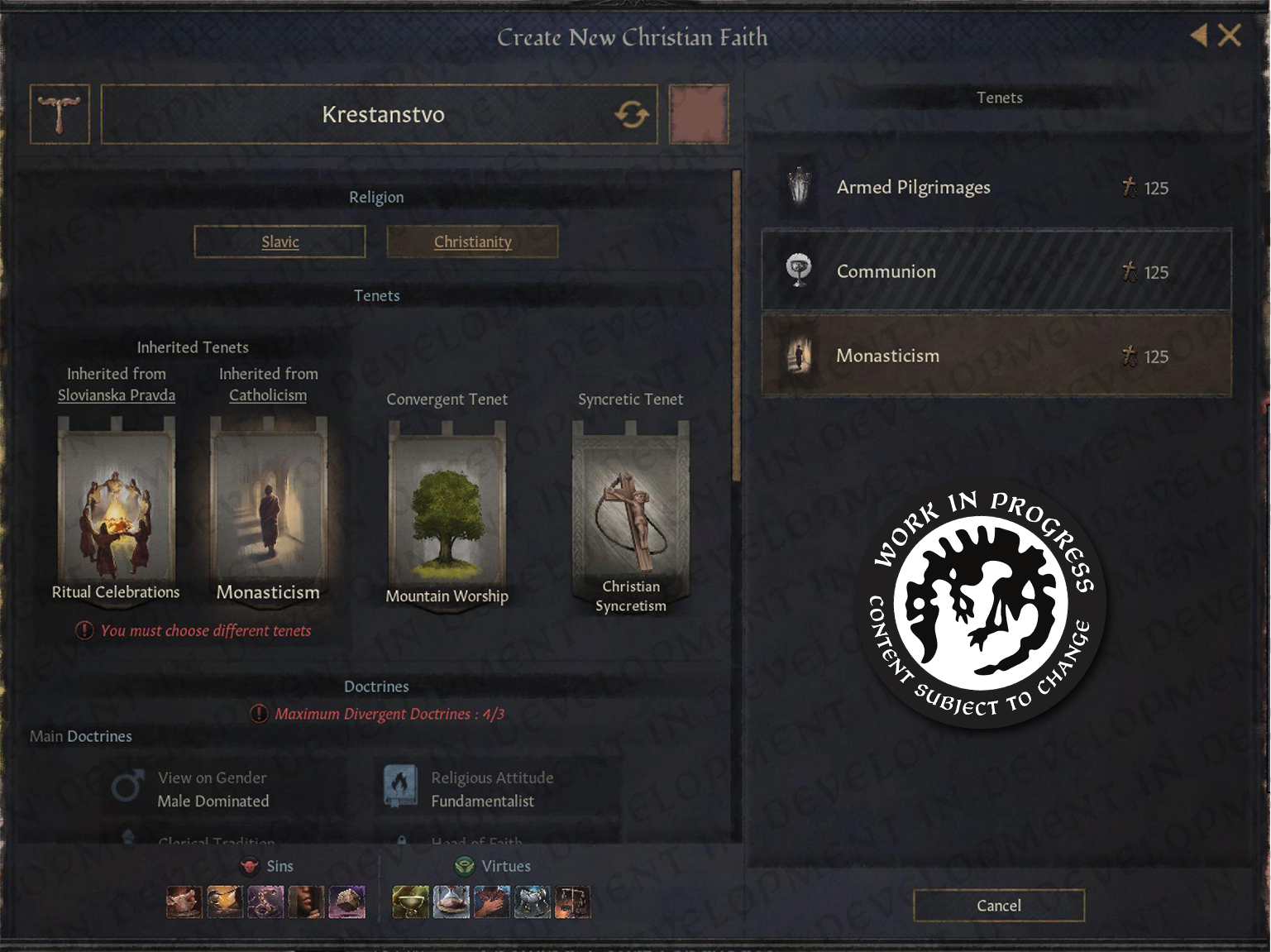
Task: Expand the Clerical Tradition doctrine
Action: click(216, 842)
